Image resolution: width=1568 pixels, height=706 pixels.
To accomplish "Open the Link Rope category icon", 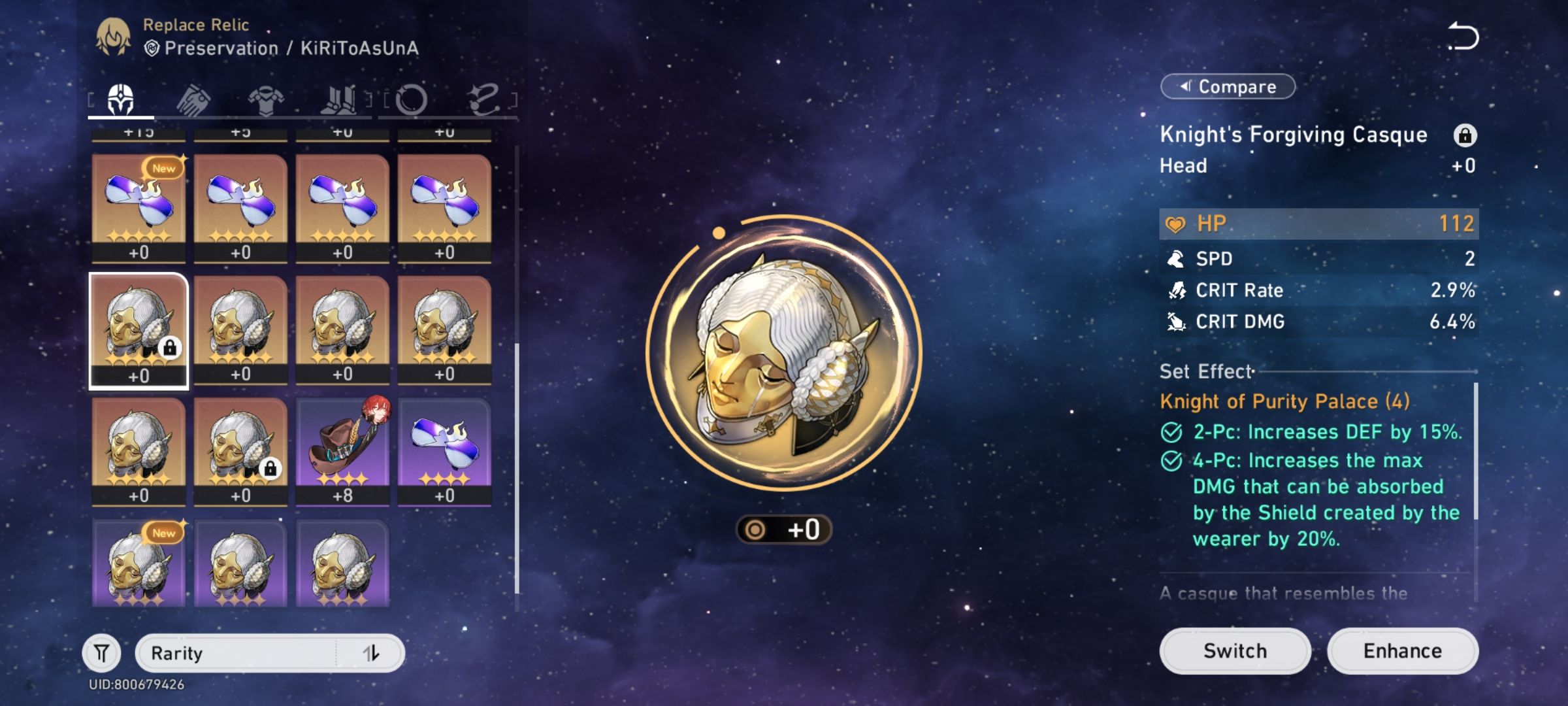I will point(484,98).
